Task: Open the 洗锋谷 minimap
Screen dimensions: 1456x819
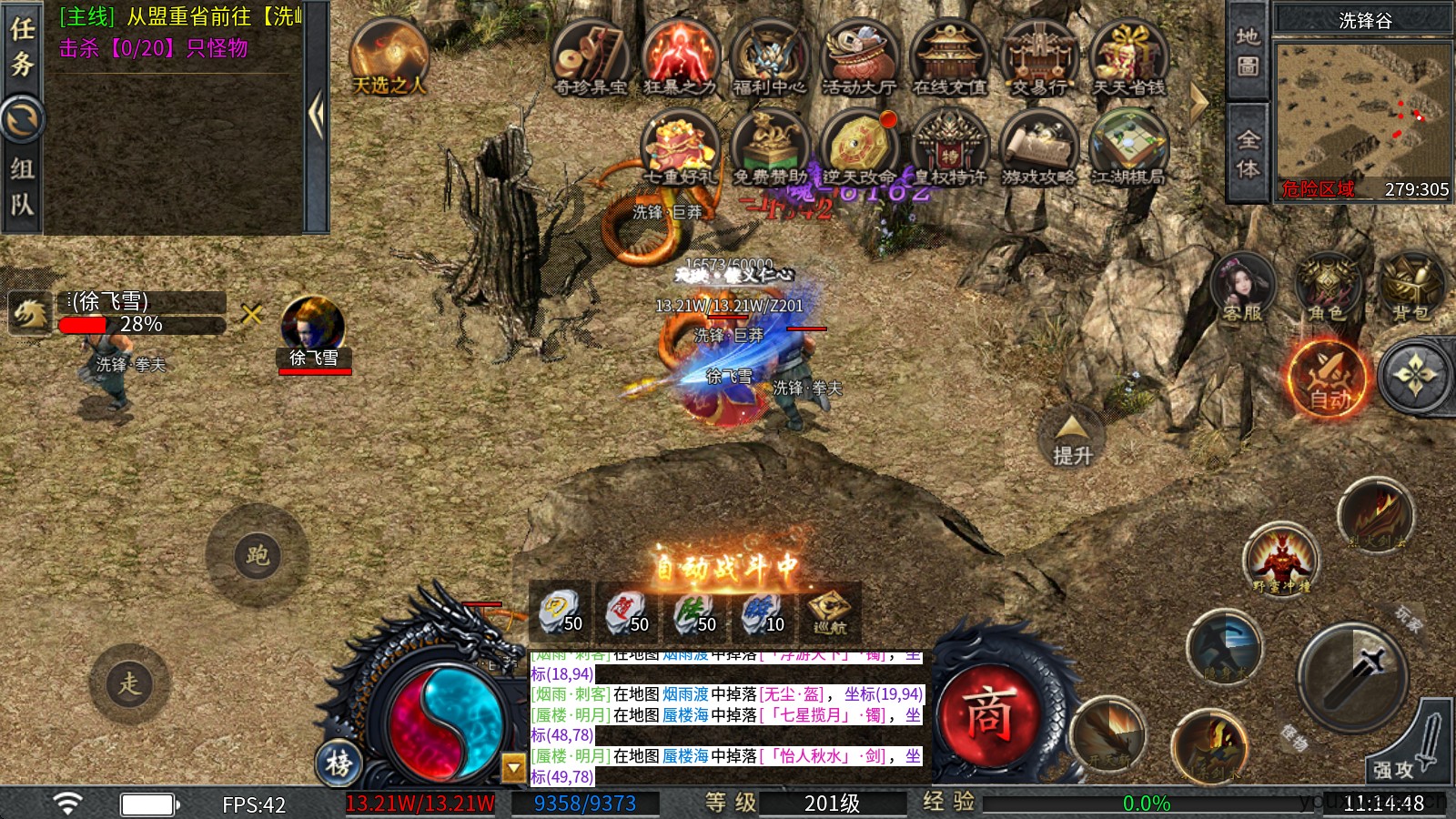Action: coord(1362,109)
